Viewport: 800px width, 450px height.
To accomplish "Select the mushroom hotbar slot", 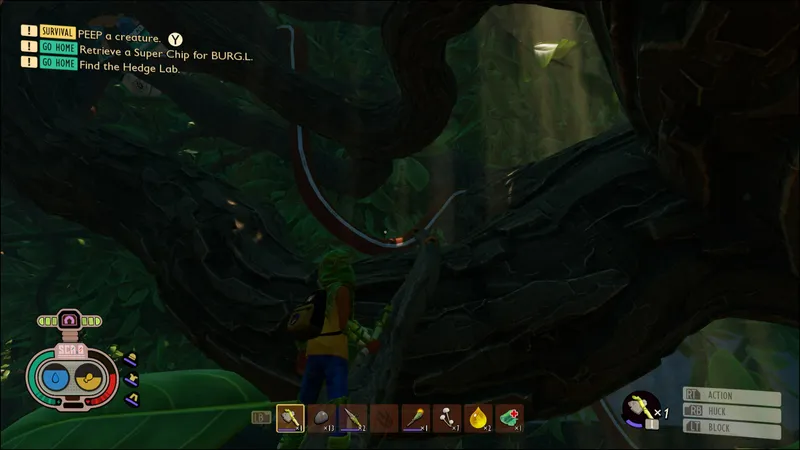I will click(447, 418).
